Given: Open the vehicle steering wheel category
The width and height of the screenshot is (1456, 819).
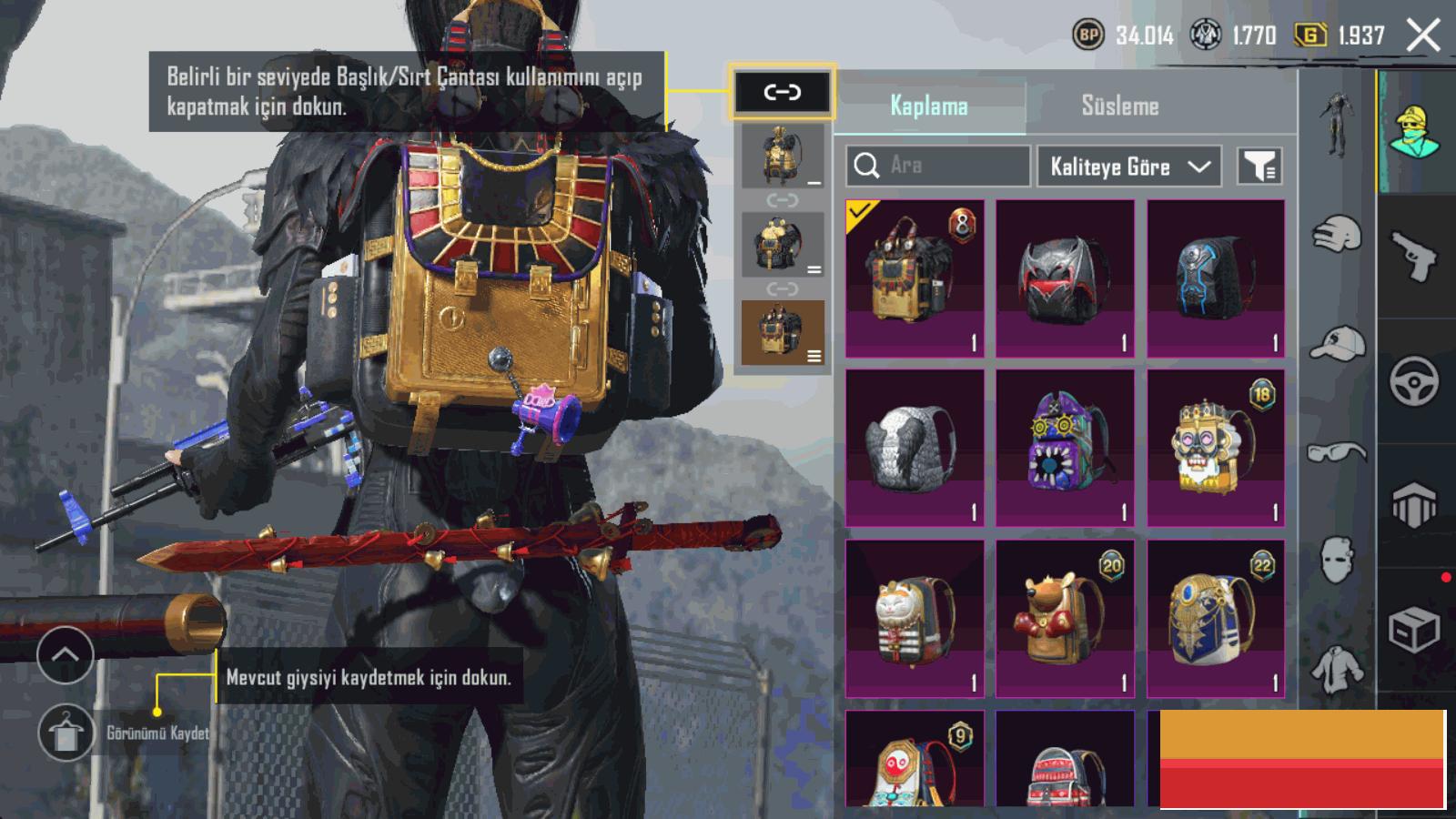Looking at the screenshot, I should click(1414, 381).
